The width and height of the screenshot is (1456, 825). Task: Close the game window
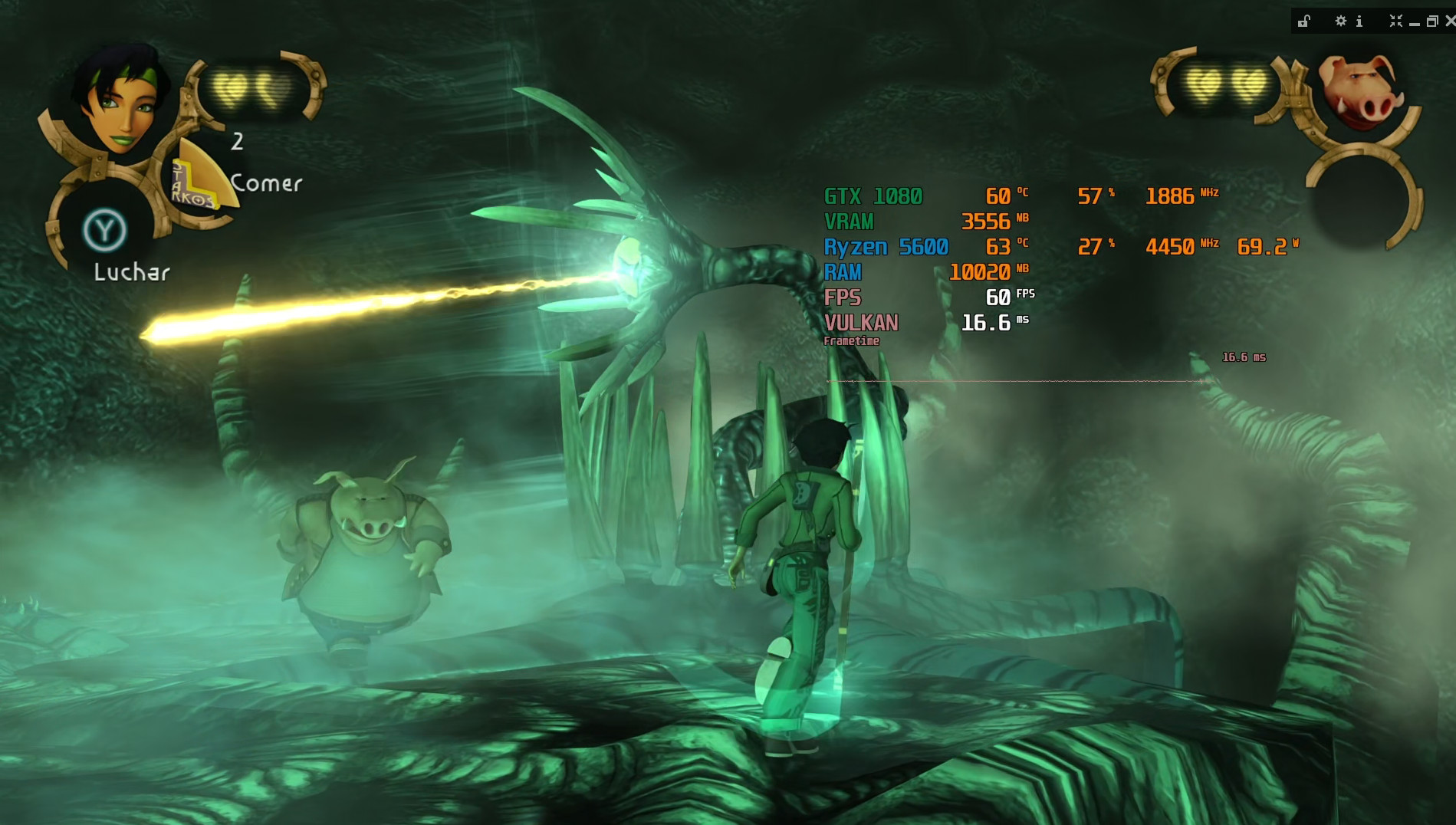click(1449, 21)
